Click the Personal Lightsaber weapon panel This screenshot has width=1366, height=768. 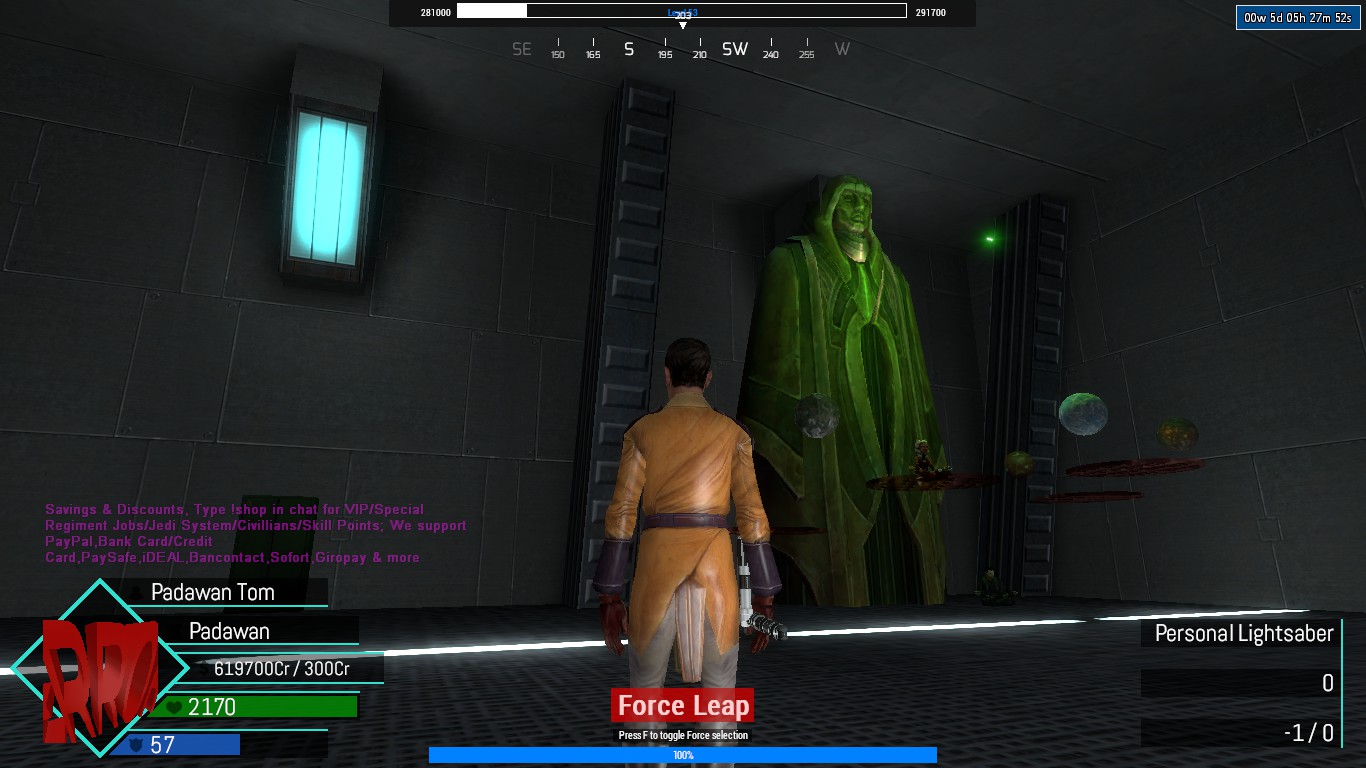point(1243,633)
